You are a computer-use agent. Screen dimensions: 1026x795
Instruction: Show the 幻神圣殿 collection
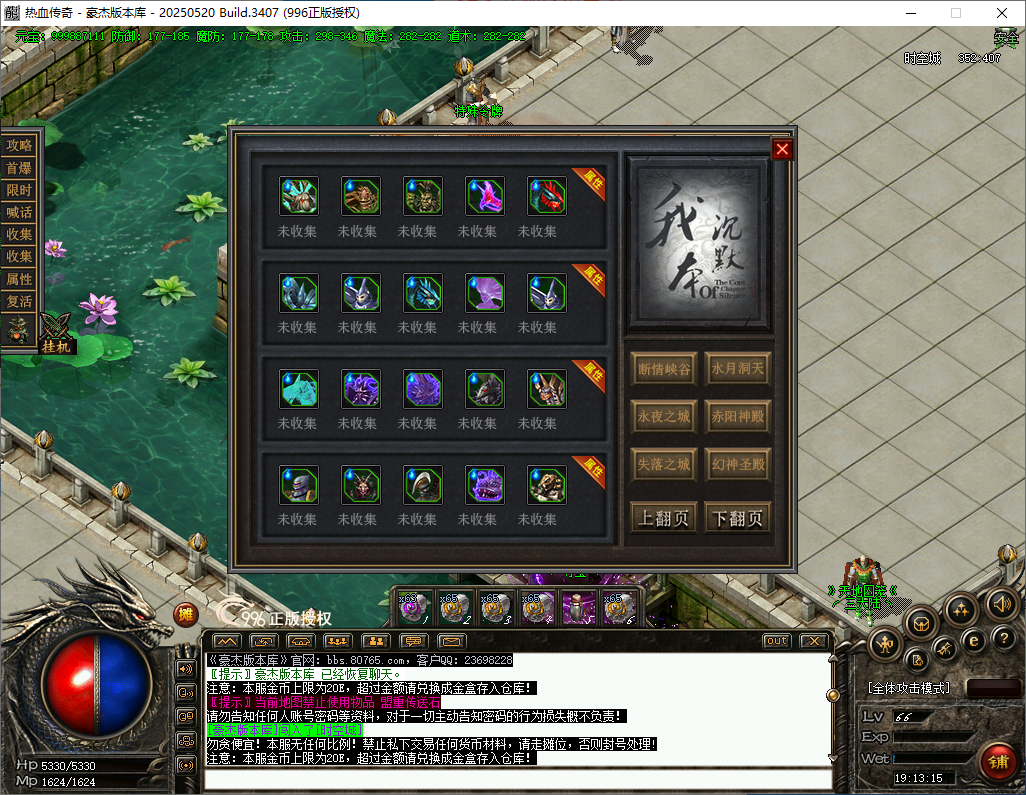pyautogui.click(x=737, y=465)
